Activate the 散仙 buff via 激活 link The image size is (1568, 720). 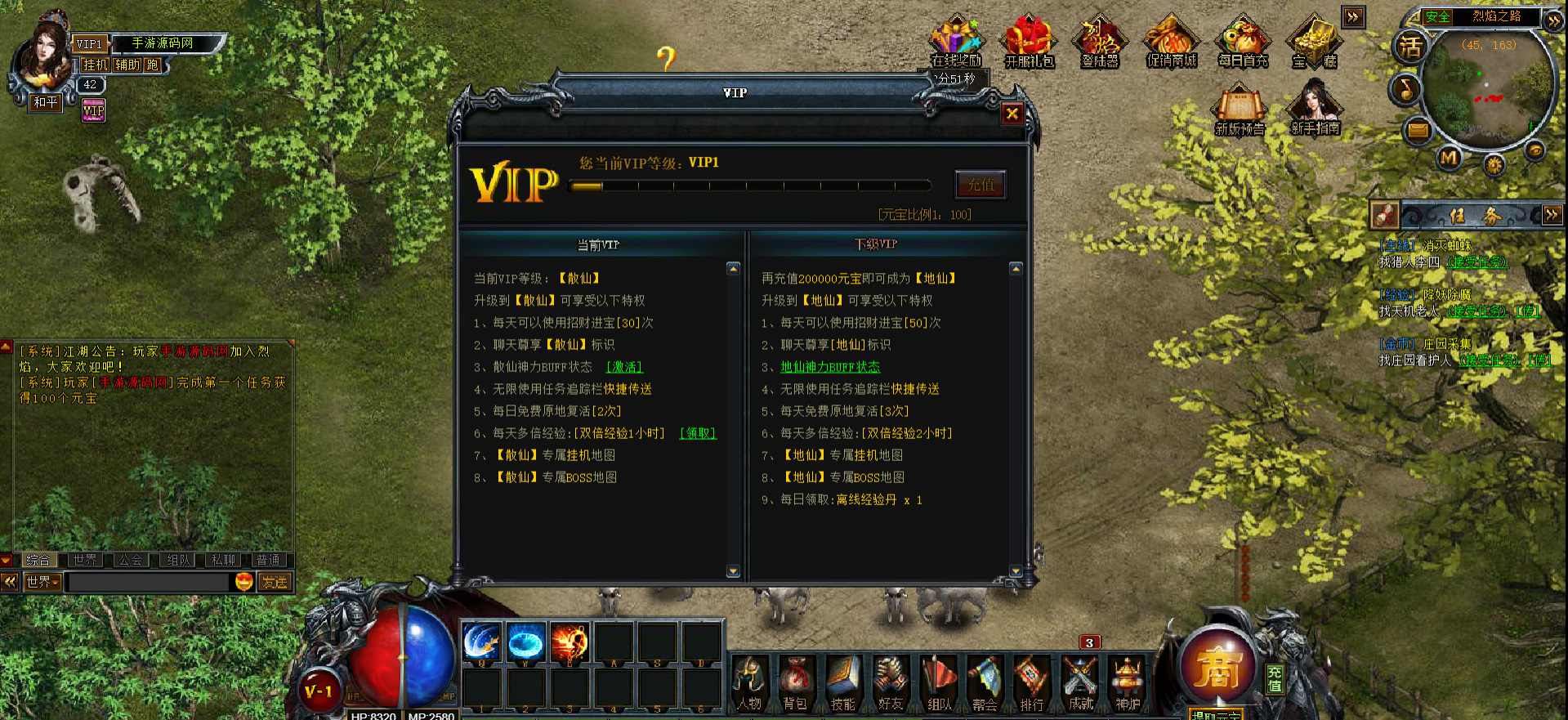point(624,368)
